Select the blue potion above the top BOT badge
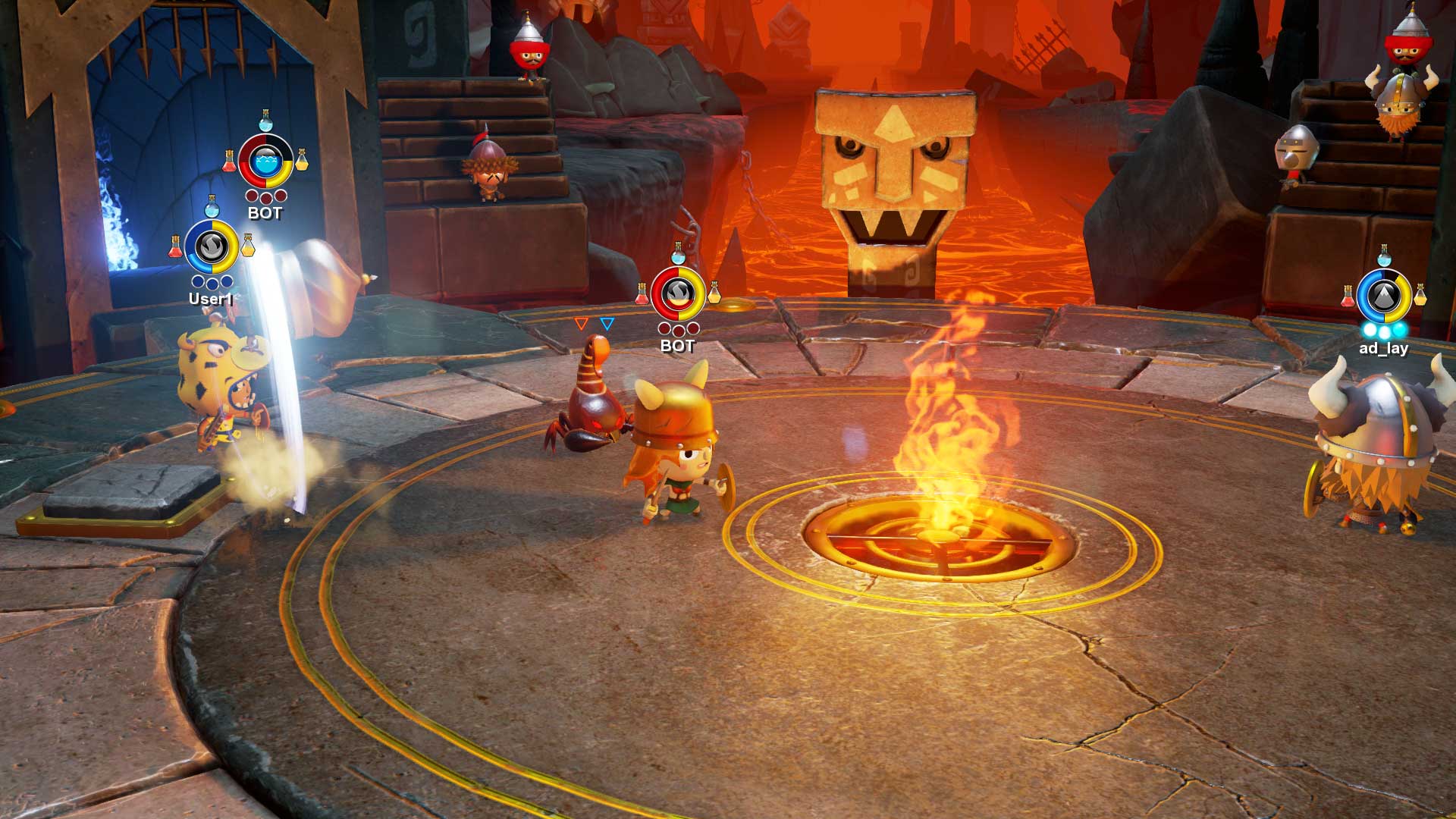The height and width of the screenshot is (819, 1456). click(x=265, y=122)
